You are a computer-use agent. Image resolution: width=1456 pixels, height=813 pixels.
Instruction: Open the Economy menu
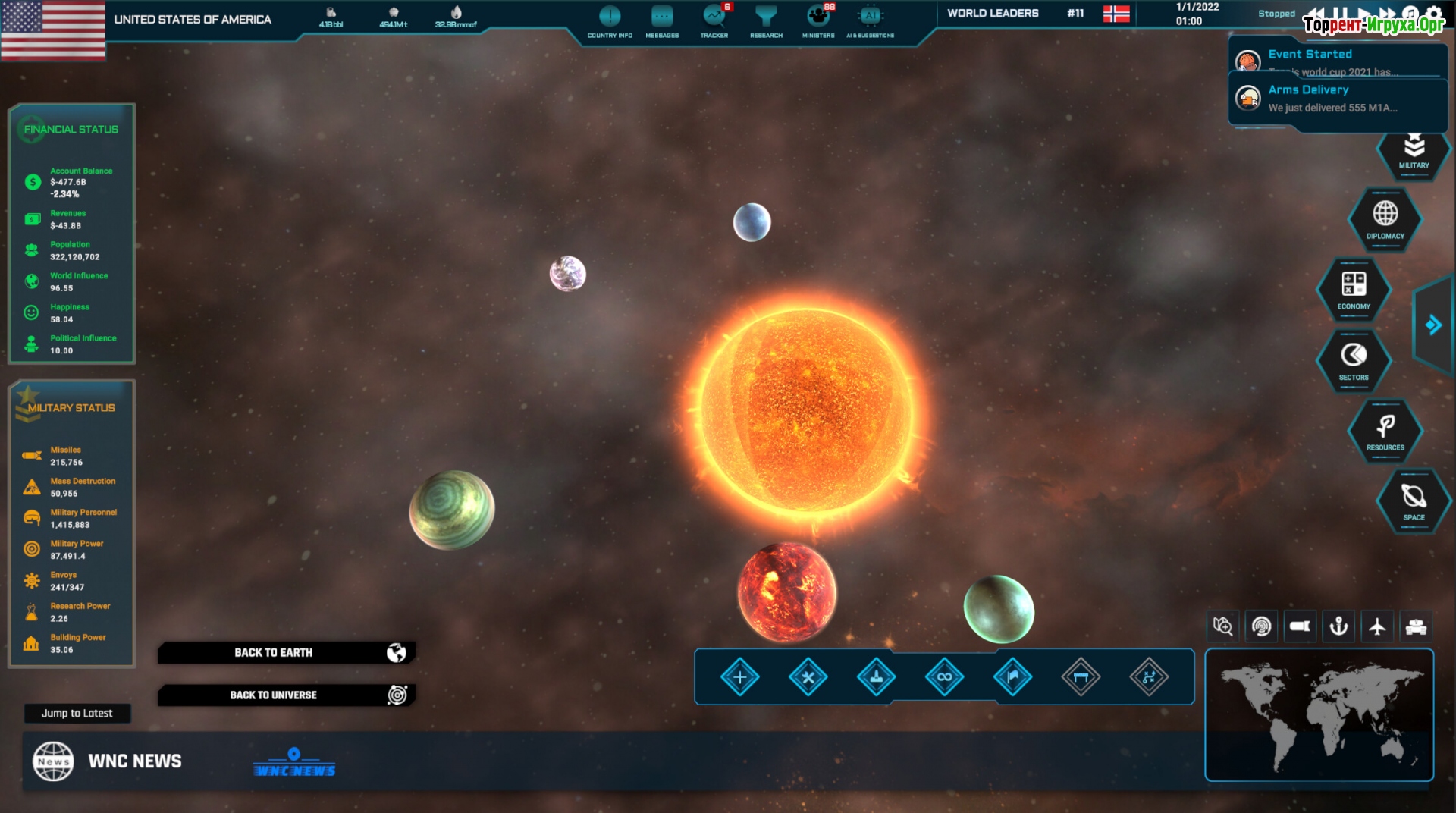[x=1354, y=290]
